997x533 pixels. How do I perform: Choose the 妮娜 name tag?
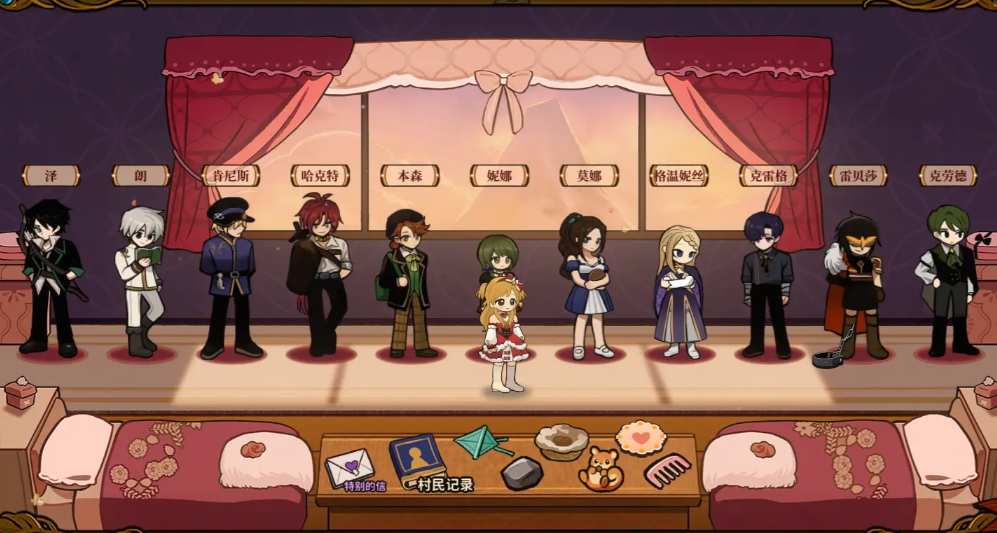coord(499,176)
